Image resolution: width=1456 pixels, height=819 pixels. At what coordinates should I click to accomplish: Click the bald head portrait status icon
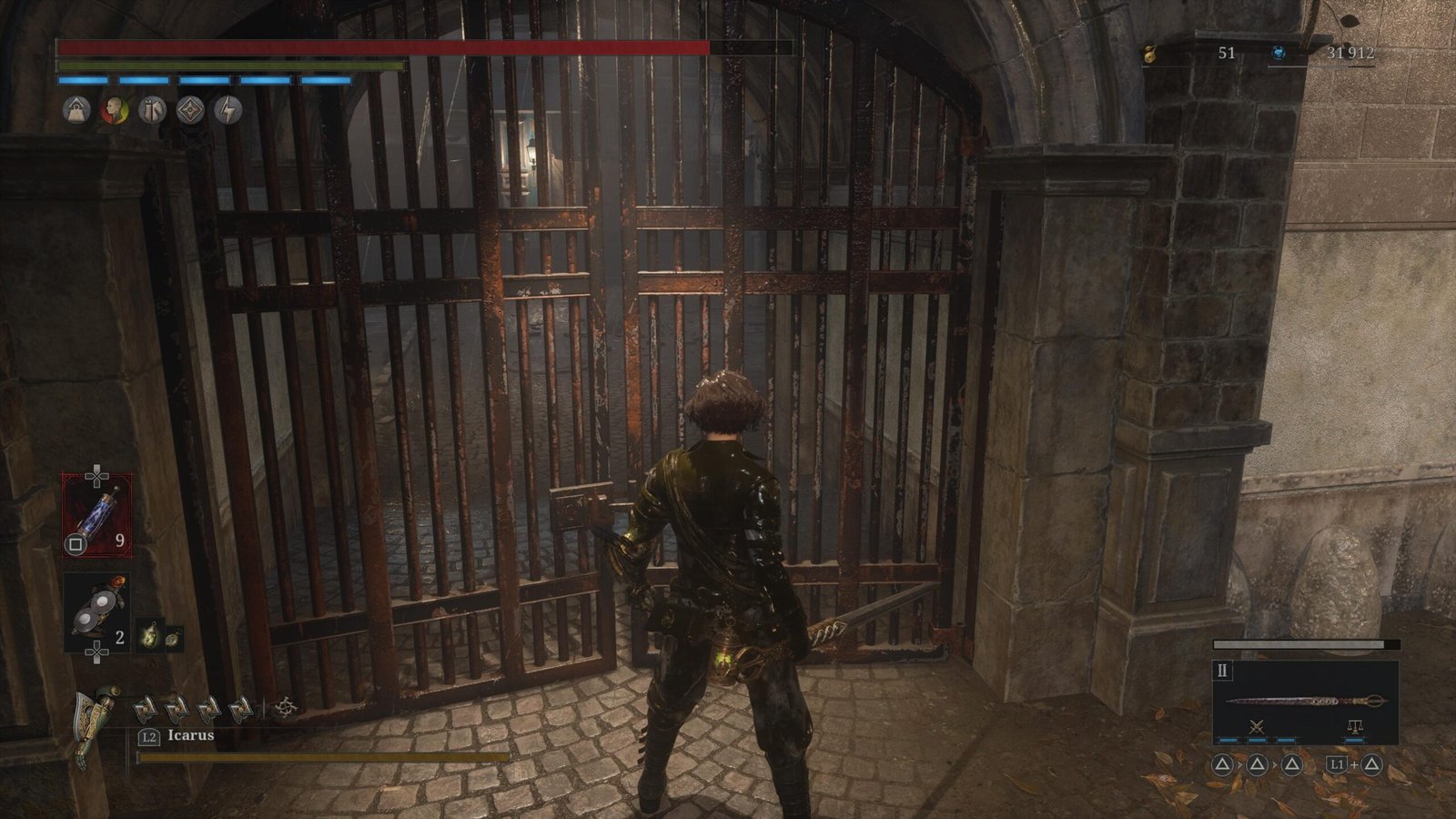click(x=114, y=110)
